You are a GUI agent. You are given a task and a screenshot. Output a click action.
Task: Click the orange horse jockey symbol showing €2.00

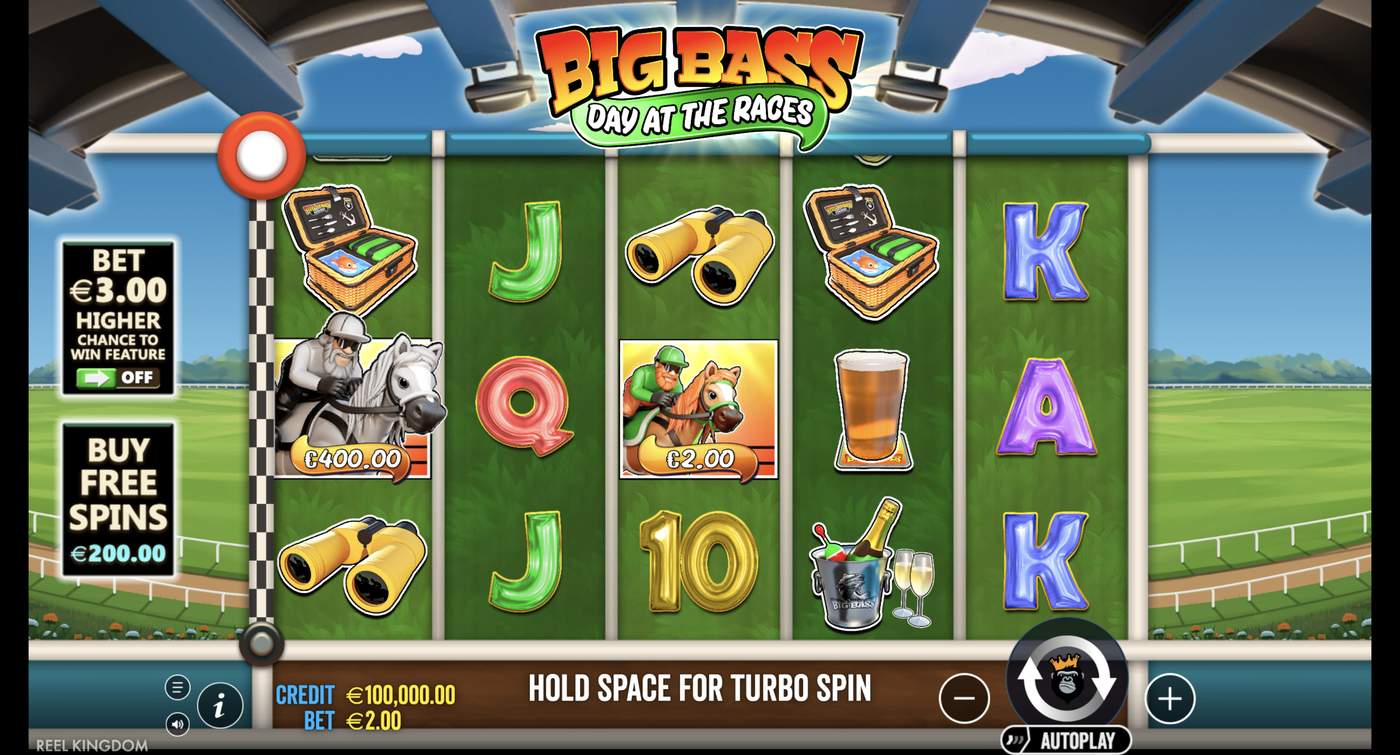697,408
